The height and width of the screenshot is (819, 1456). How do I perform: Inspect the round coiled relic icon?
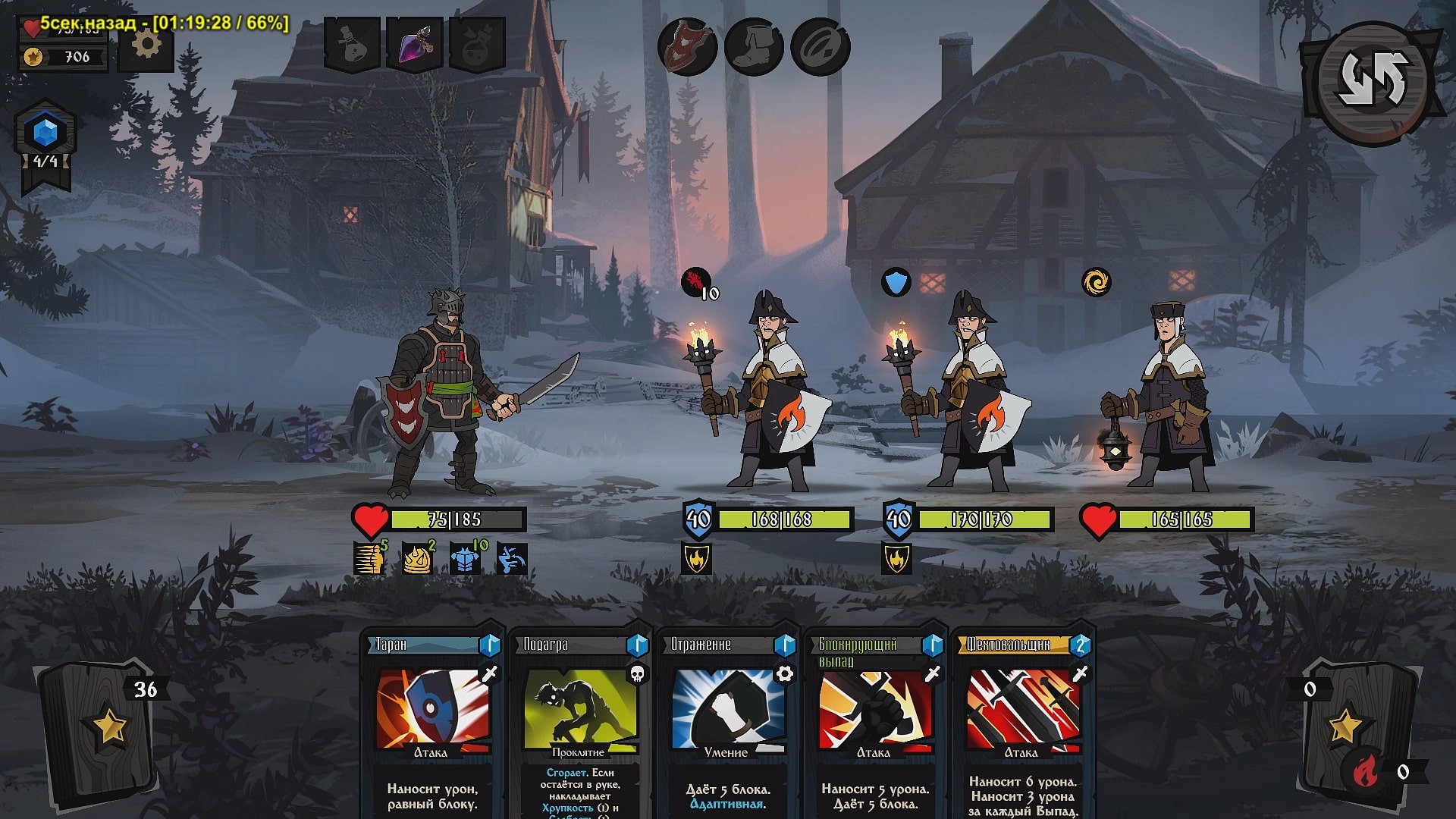coord(820,46)
